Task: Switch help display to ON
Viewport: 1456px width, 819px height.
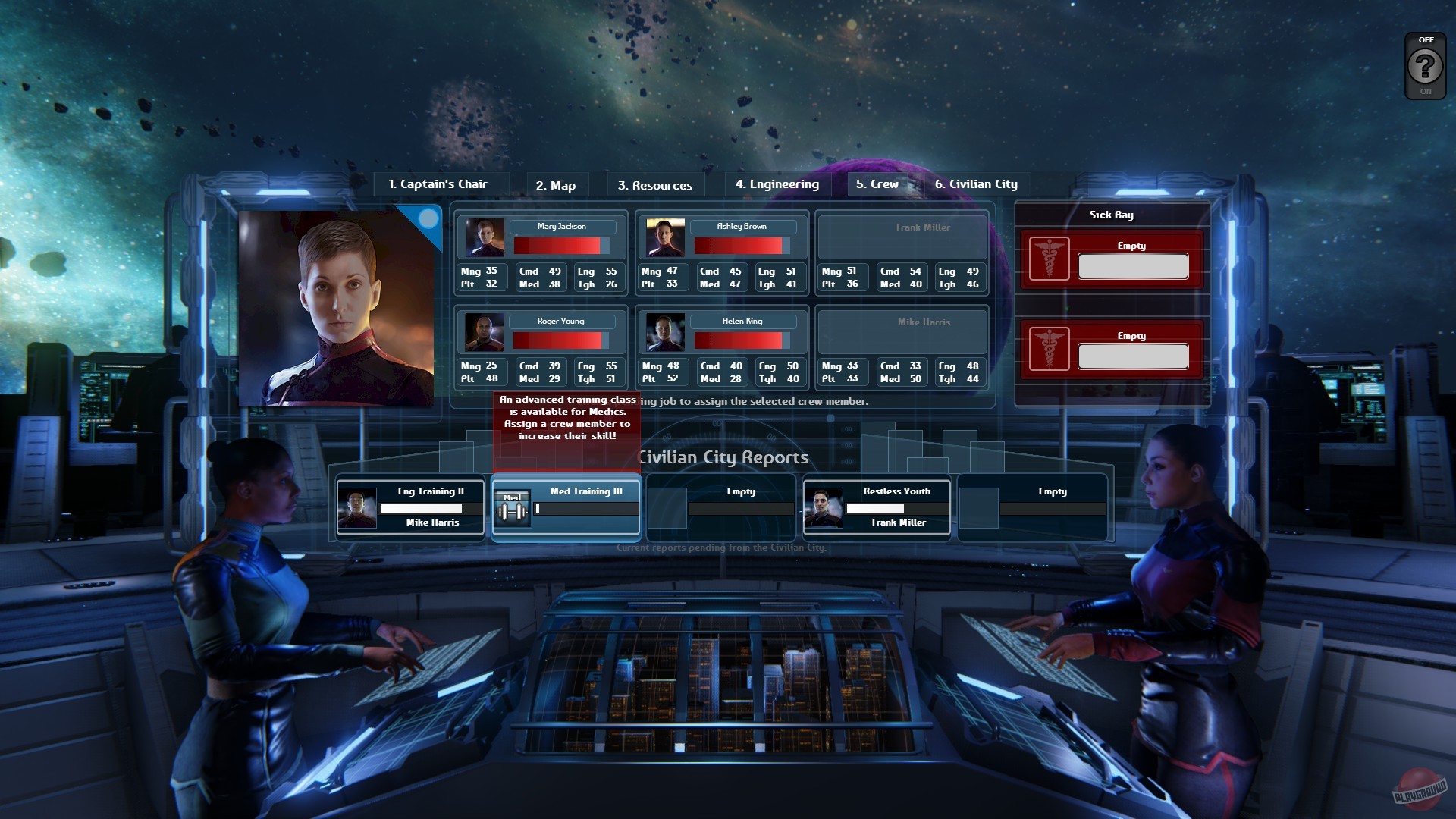Action: (x=1426, y=91)
